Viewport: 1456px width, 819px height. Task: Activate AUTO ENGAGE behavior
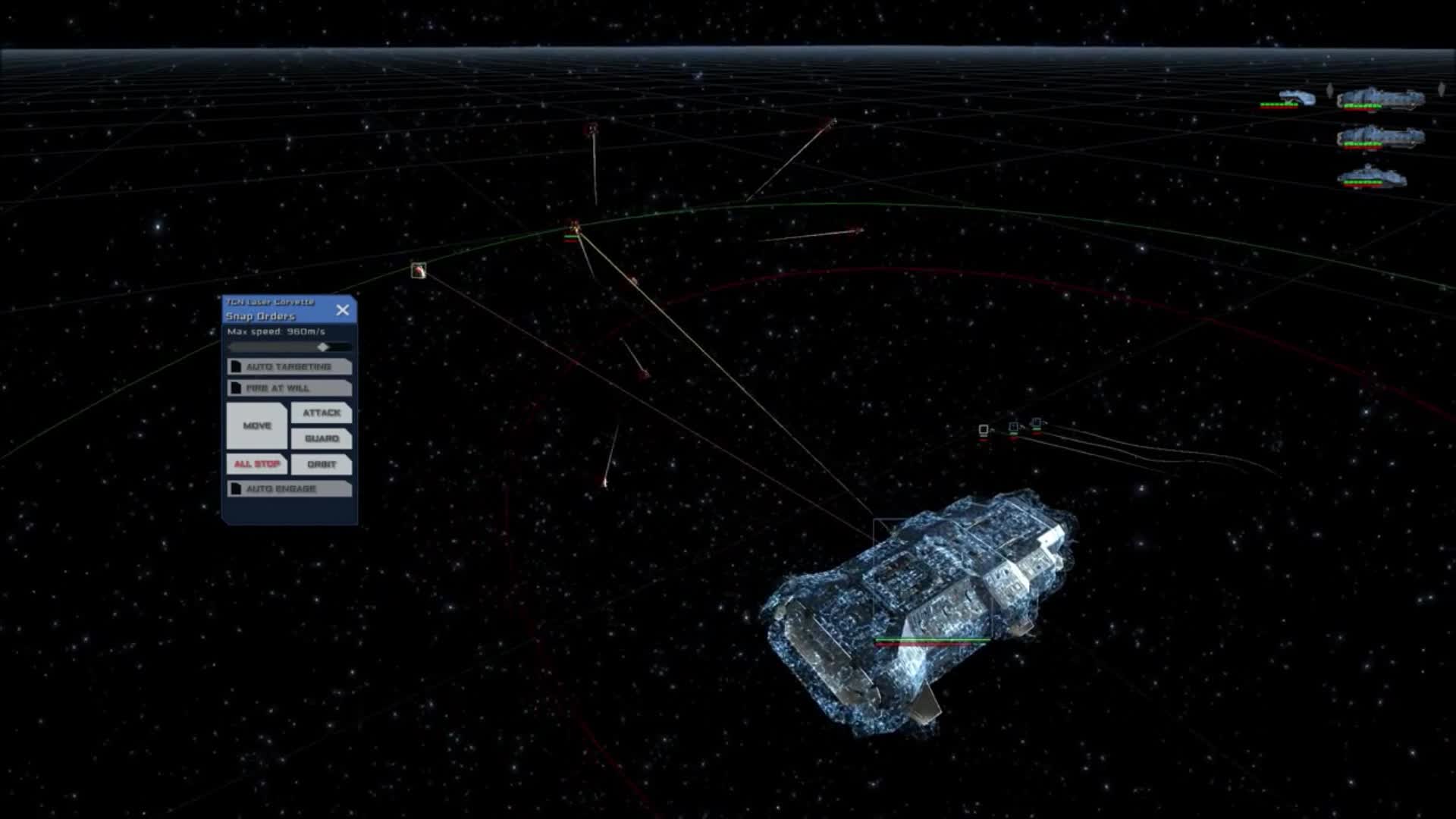tap(289, 489)
